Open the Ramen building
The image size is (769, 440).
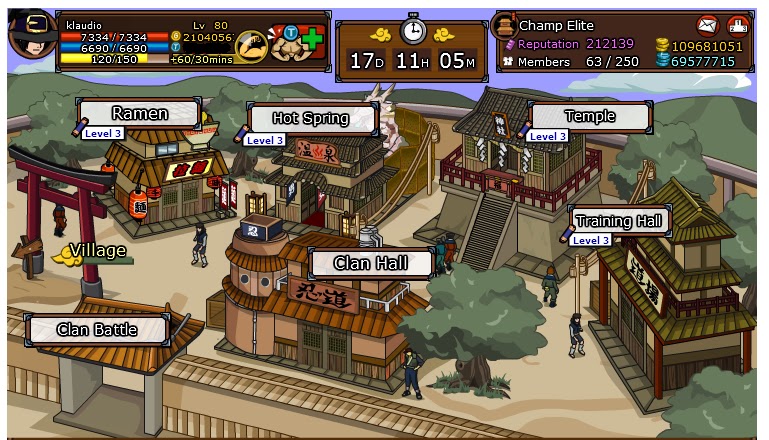coord(140,114)
